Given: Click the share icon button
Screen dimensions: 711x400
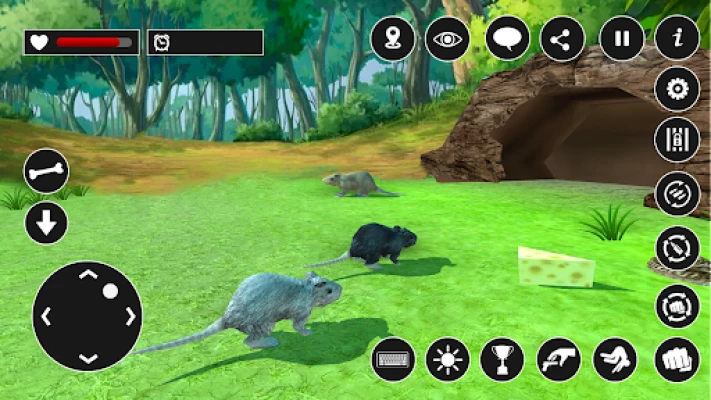Looking at the screenshot, I should point(562,40).
